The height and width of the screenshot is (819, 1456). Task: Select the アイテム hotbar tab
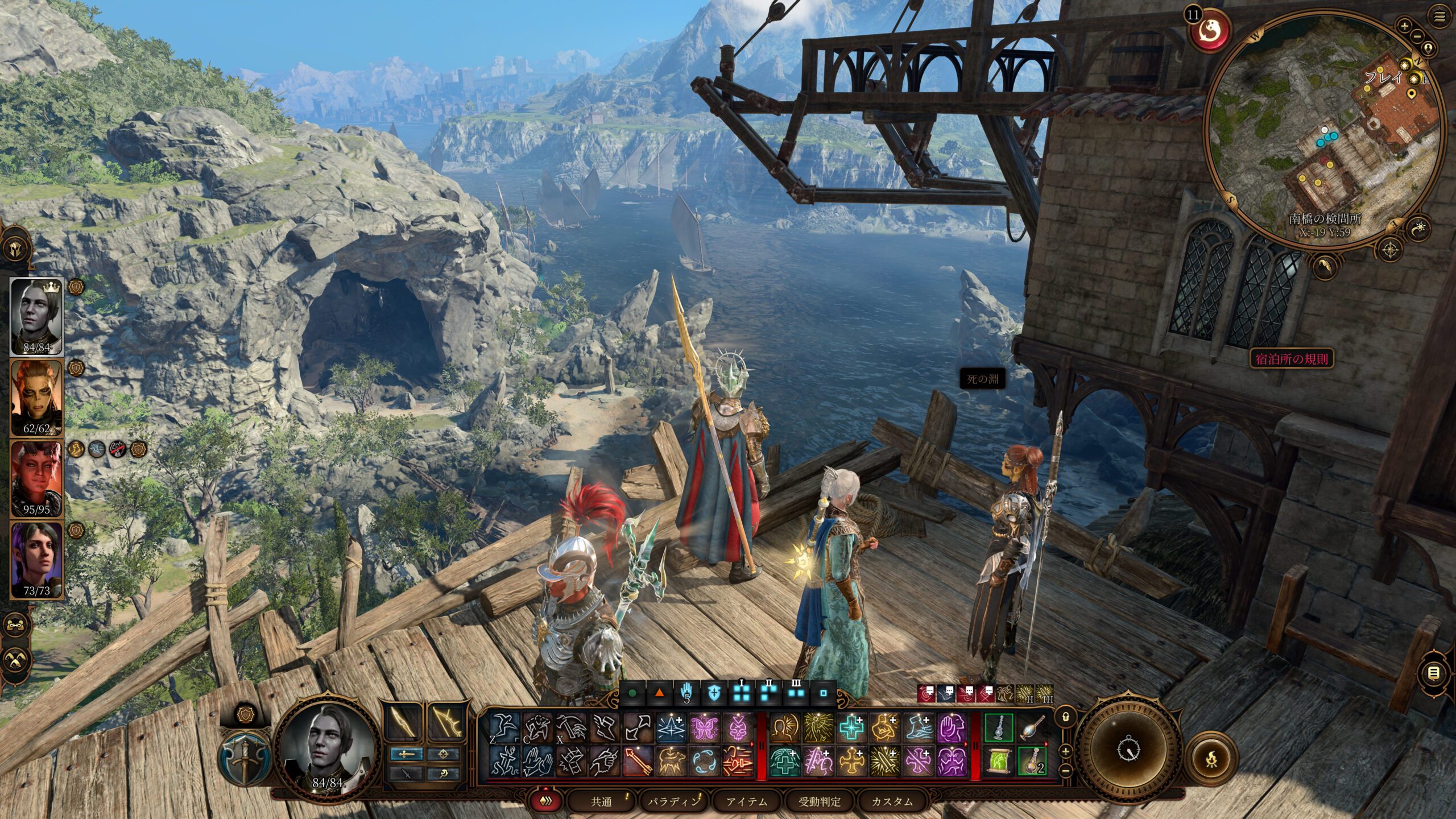pos(746,801)
